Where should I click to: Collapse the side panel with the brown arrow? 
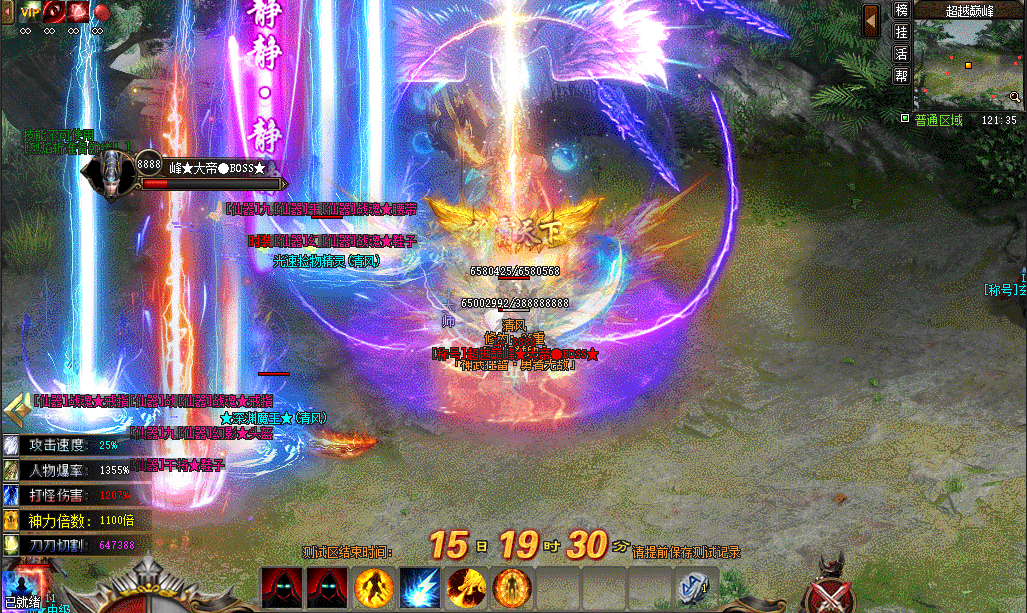point(872,20)
